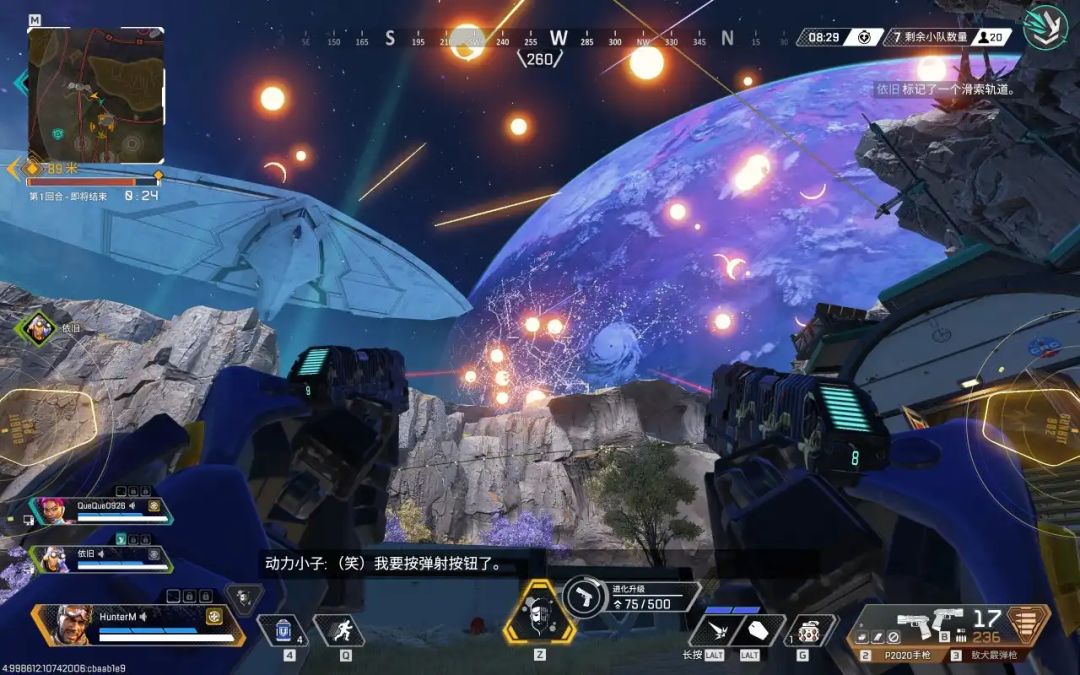Click the small legend badge above HunterM
The height and width of the screenshot is (675, 1080).
pyautogui.click(x=243, y=598)
